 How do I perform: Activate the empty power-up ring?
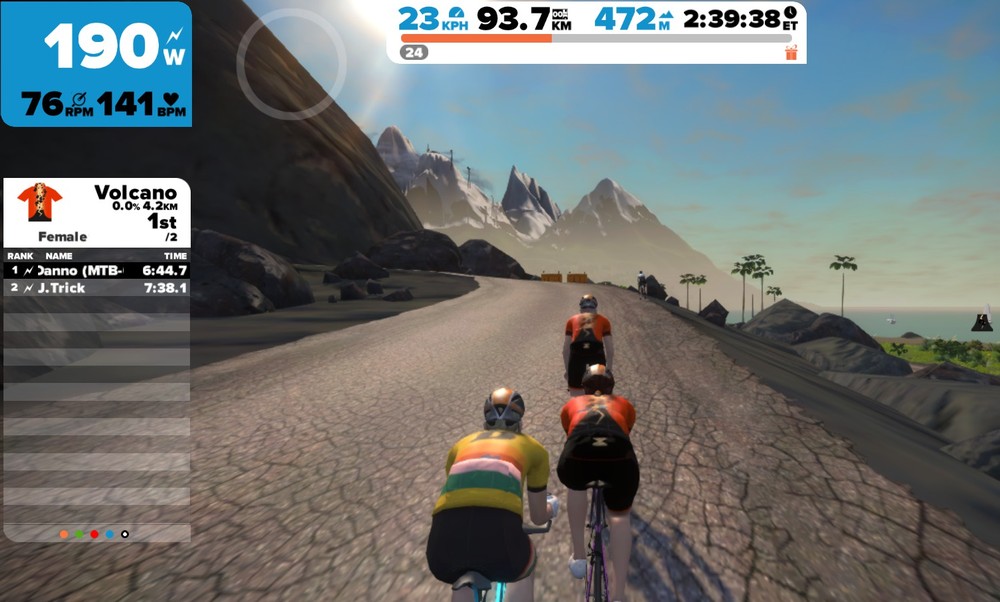tap(291, 65)
